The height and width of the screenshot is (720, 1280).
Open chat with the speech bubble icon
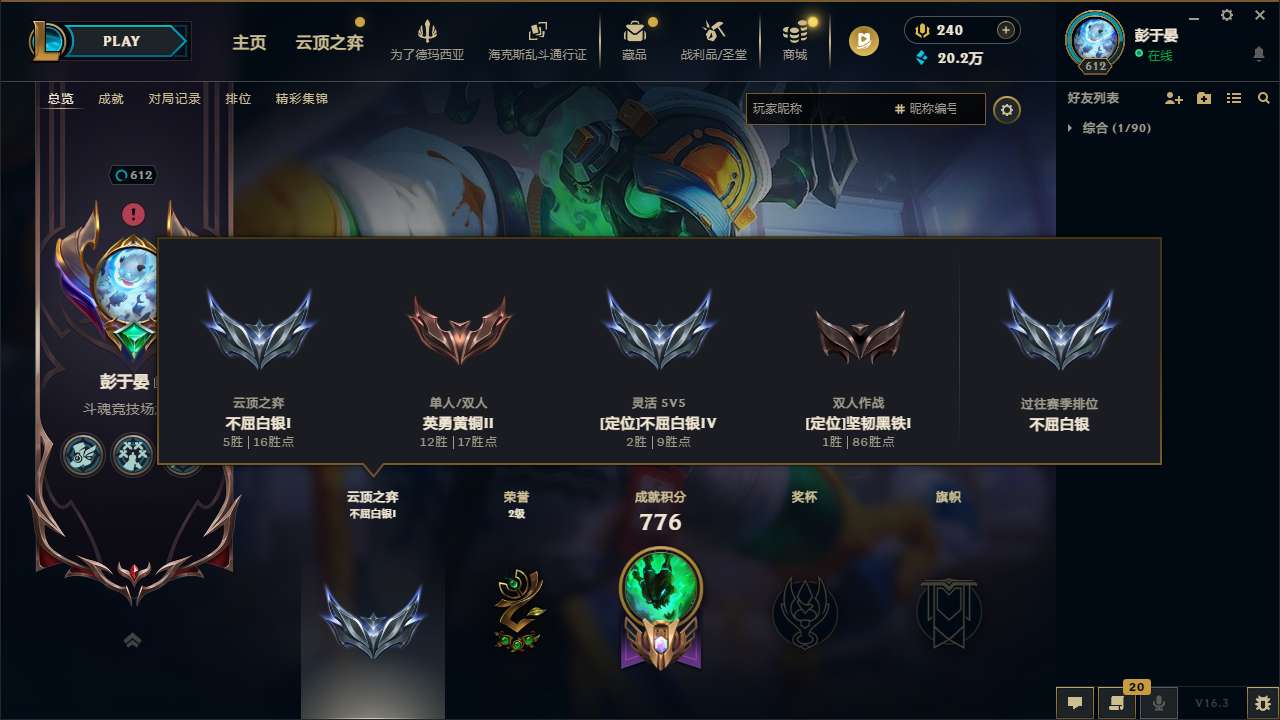pos(1074,703)
